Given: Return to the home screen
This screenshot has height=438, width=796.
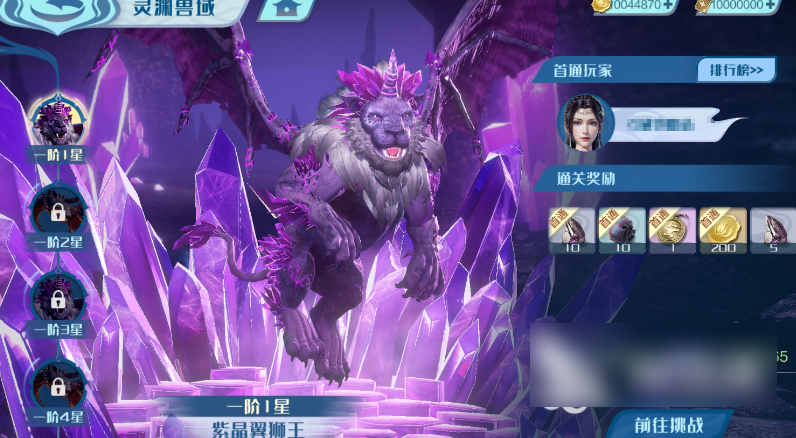Looking at the screenshot, I should coord(286,7).
